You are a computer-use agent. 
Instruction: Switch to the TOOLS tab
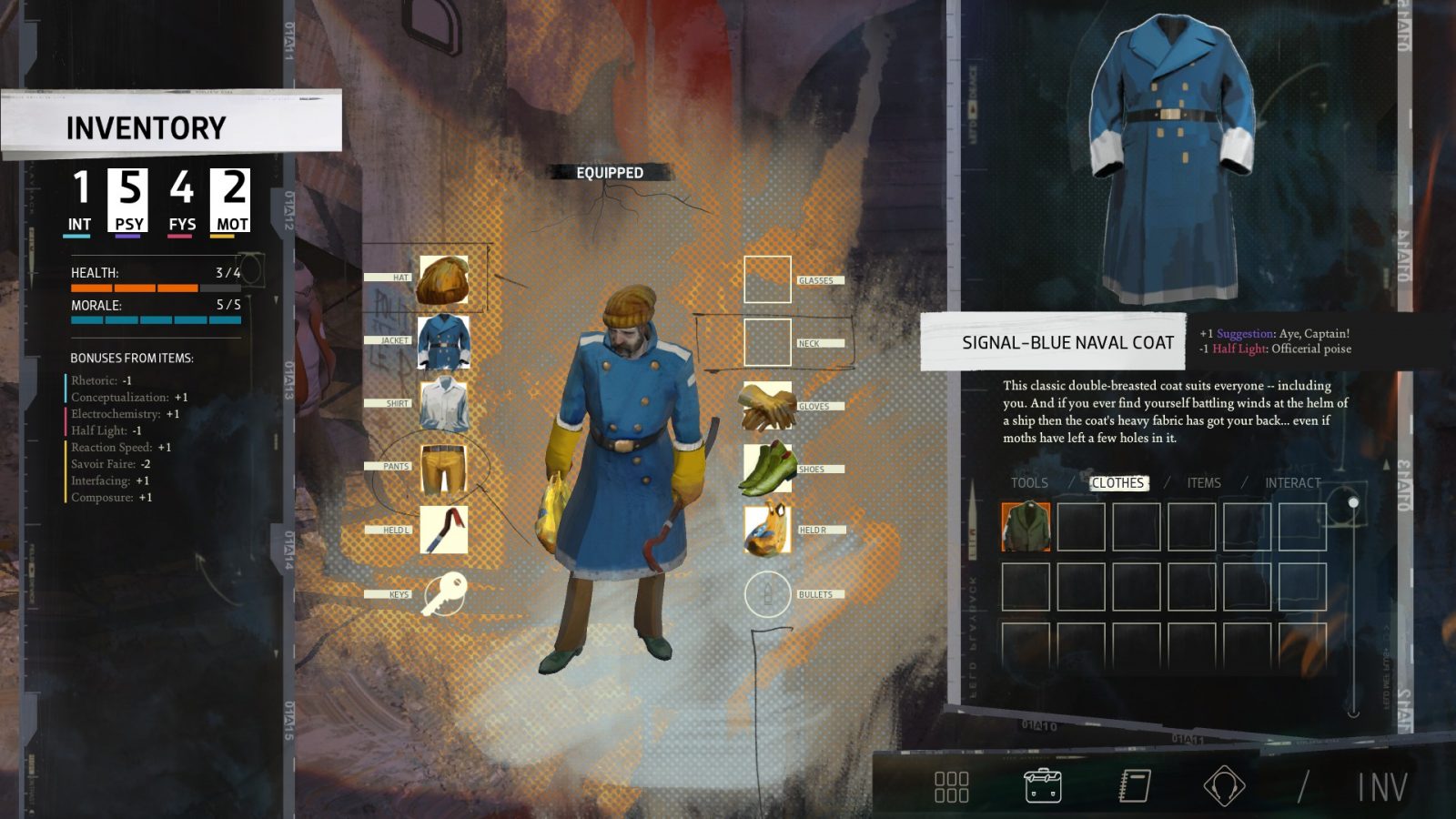coord(1029,483)
